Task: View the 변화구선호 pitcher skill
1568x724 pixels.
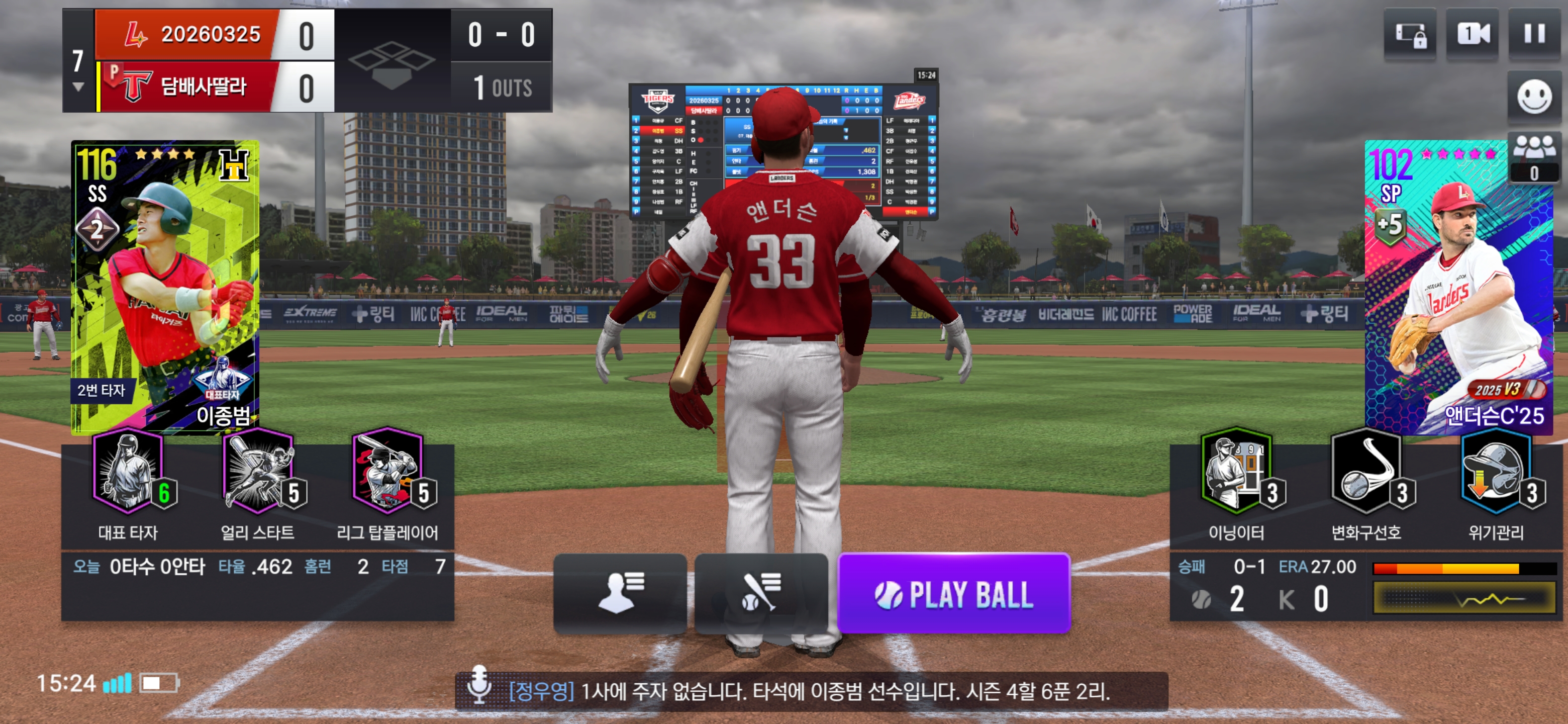Action: (1366, 481)
